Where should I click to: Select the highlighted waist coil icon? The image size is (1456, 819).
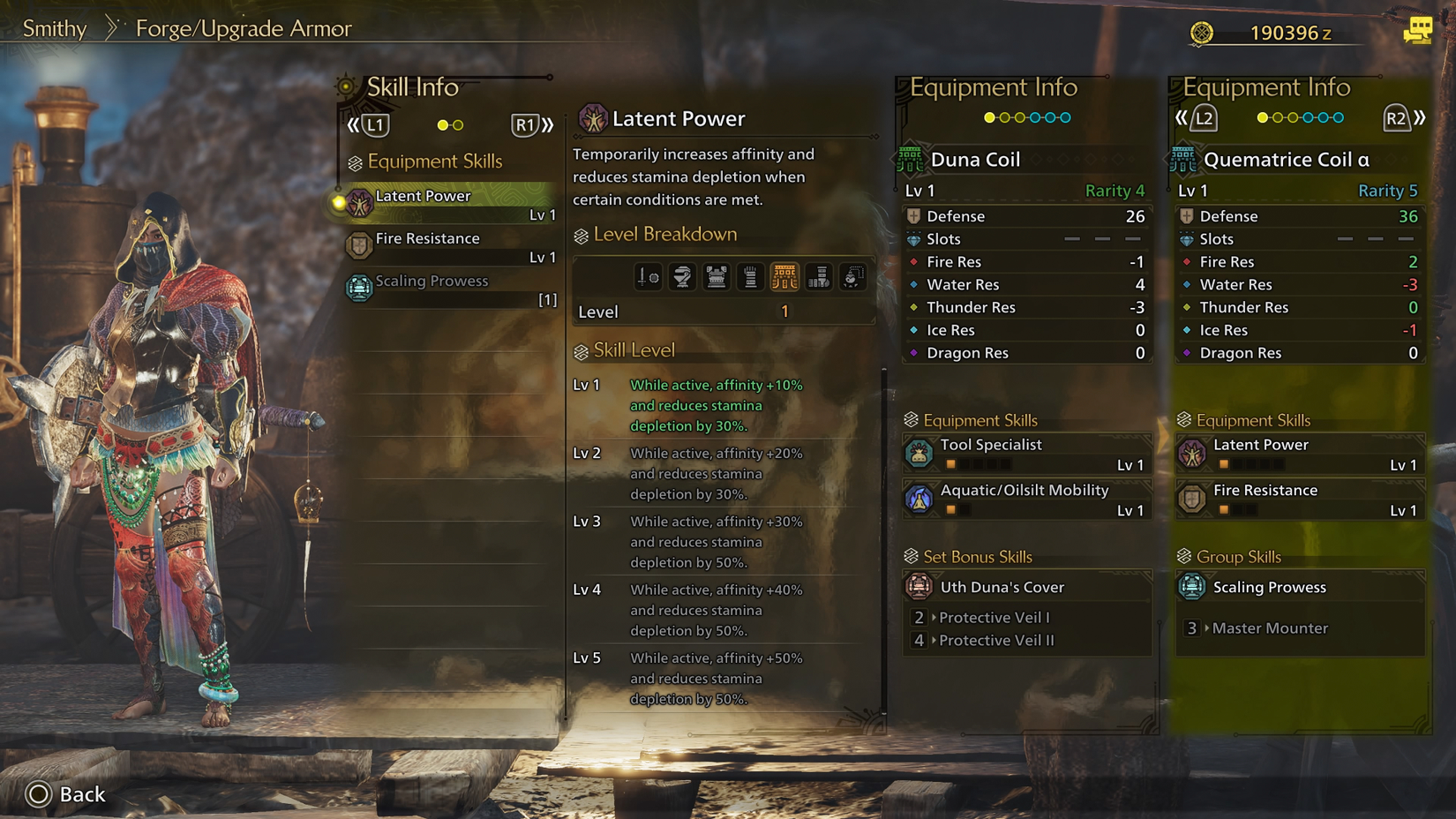(785, 276)
